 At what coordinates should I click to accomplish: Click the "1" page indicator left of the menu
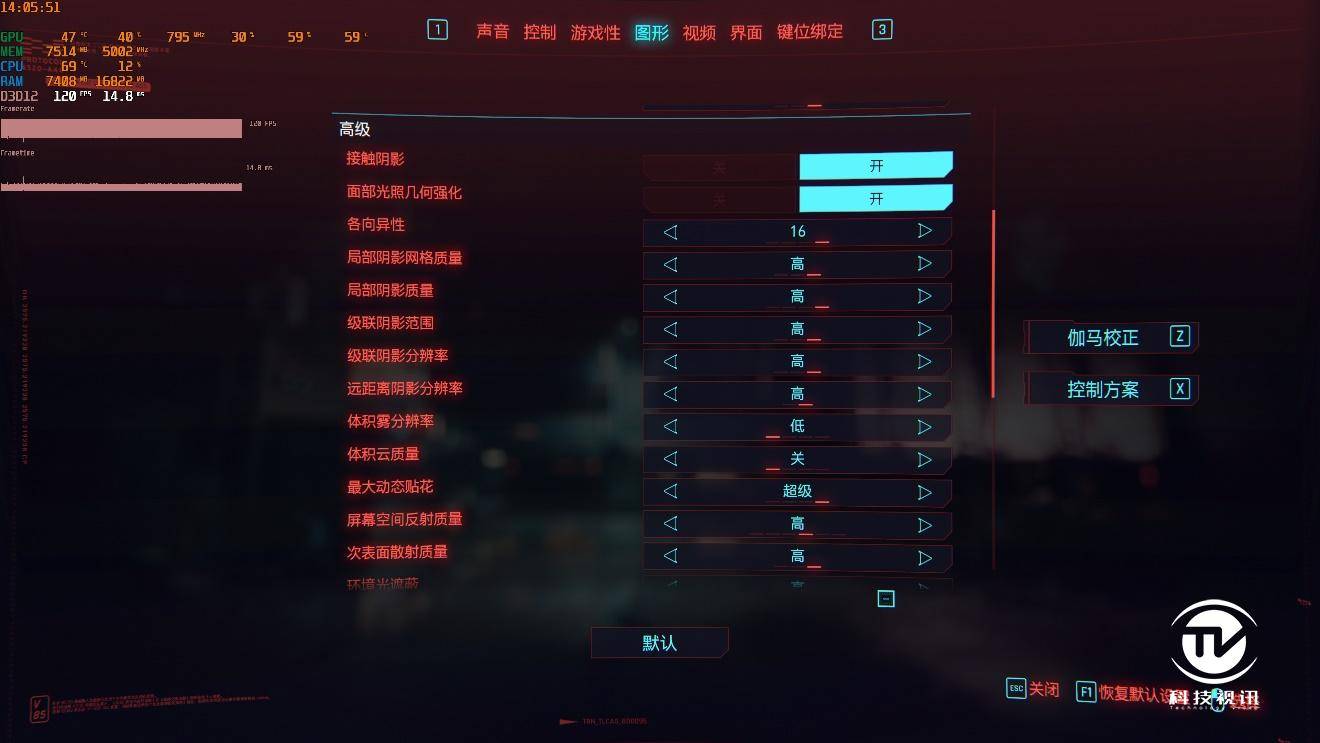(437, 30)
